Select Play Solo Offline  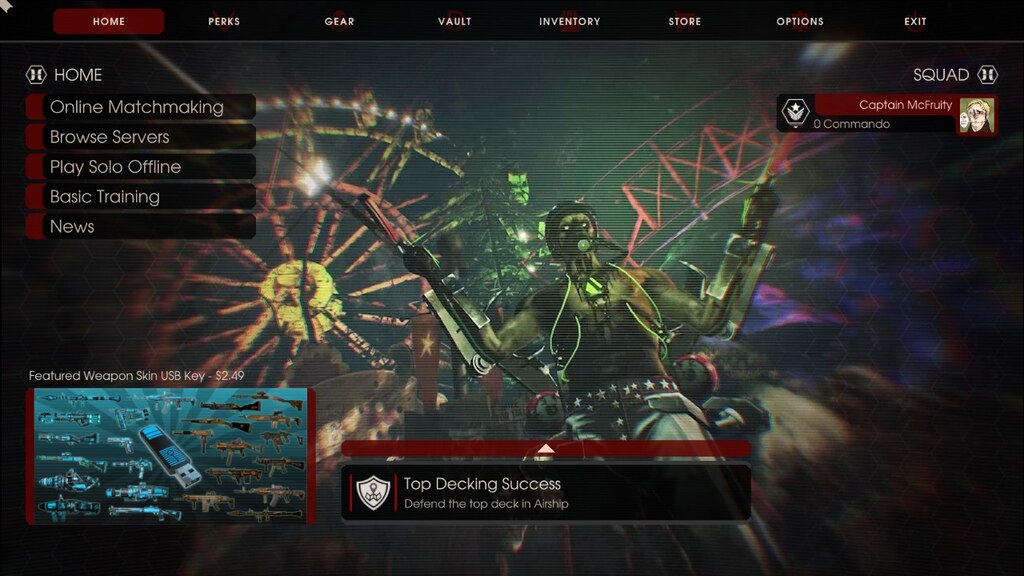[115, 167]
